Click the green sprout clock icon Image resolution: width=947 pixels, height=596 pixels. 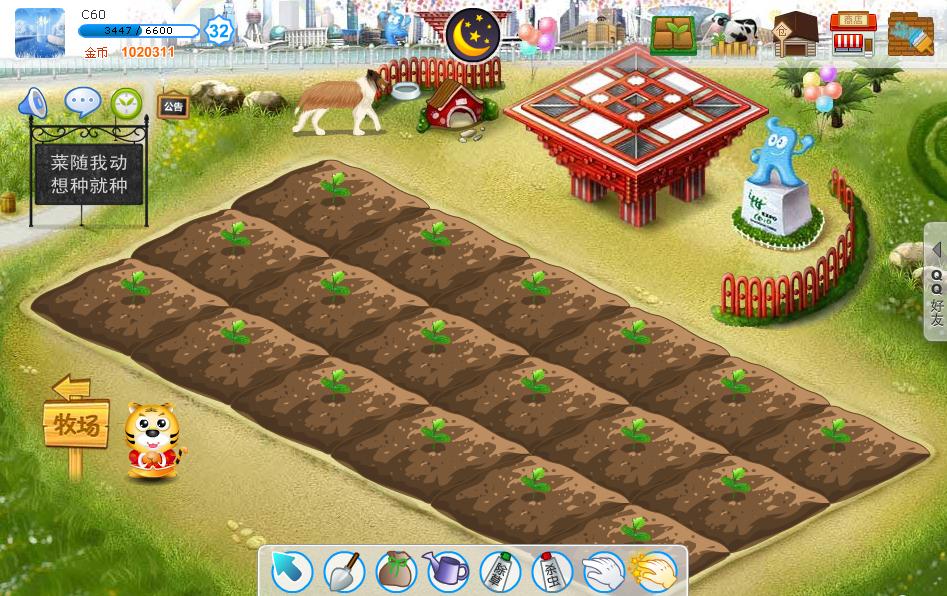click(x=126, y=103)
